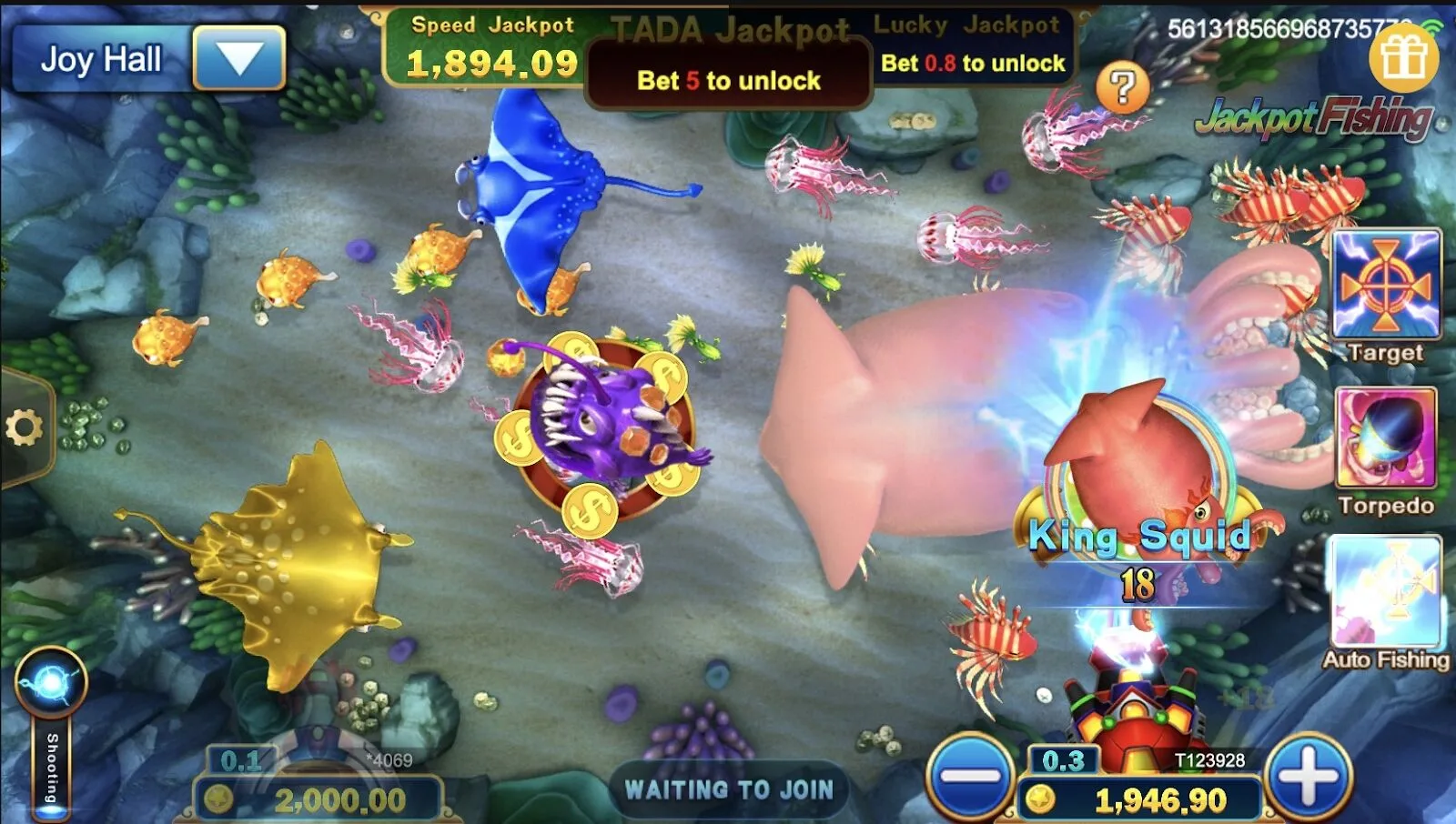Toggle Auto Fishing mode
Viewport: 1456px width, 824px height.
[1386, 593]
